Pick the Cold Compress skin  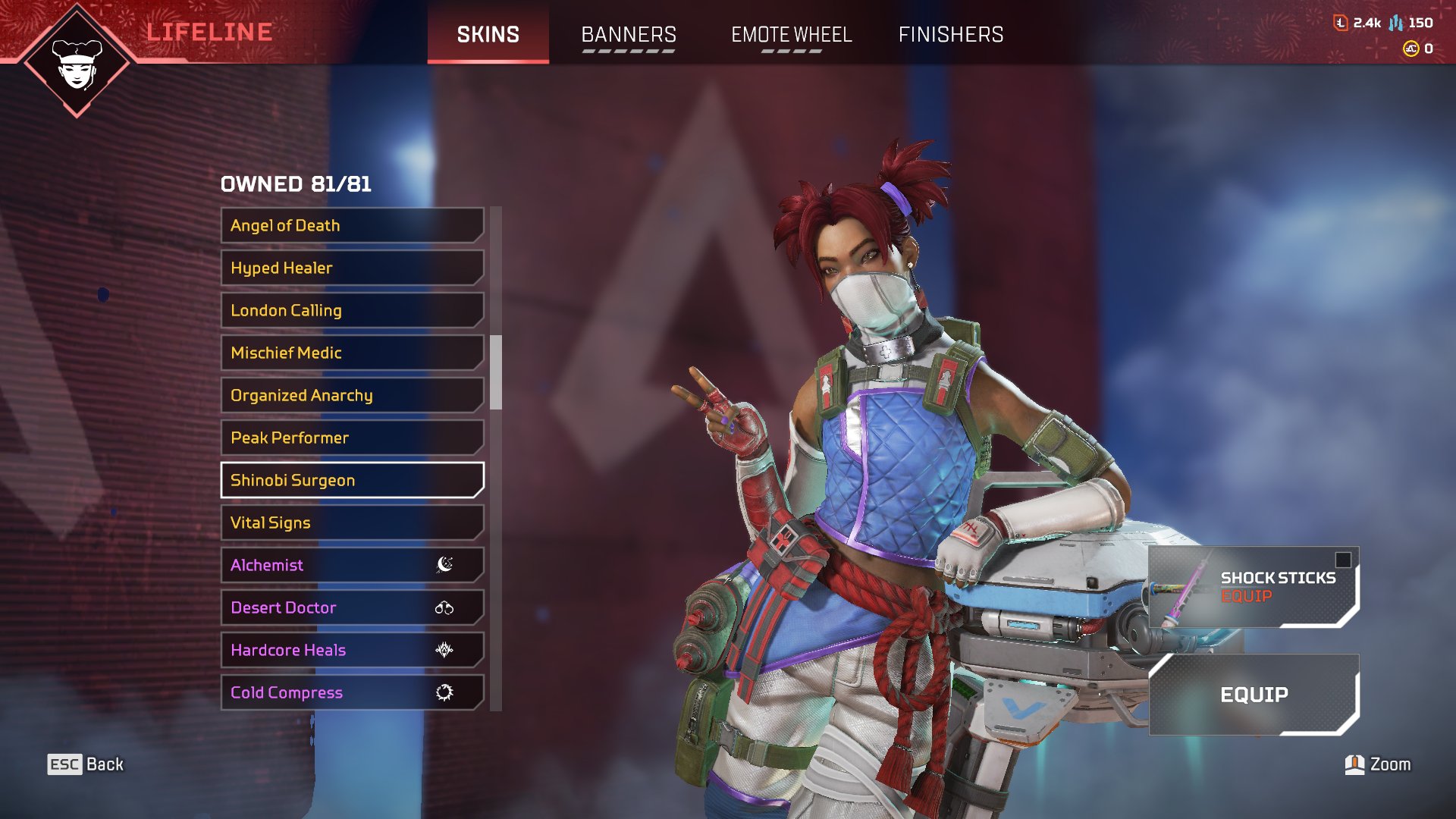tap(352, 692)
